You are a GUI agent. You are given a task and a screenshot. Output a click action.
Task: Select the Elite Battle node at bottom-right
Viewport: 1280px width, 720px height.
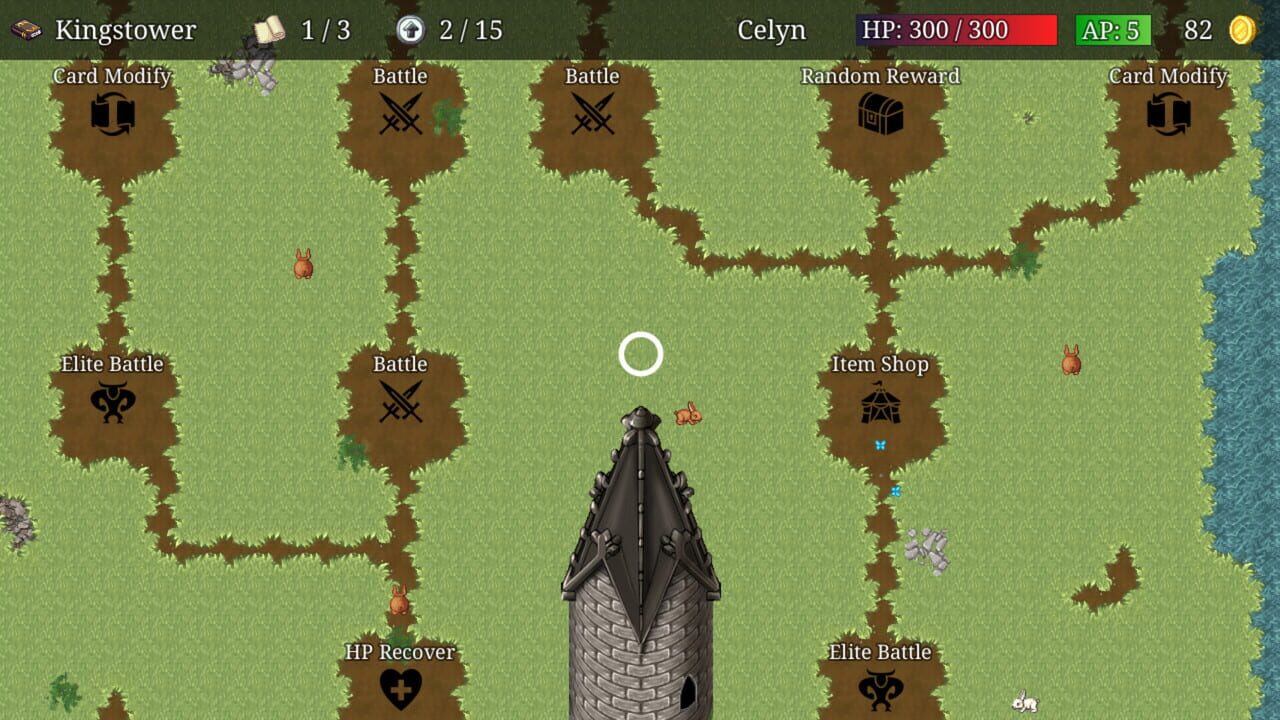tap(883, 688)
